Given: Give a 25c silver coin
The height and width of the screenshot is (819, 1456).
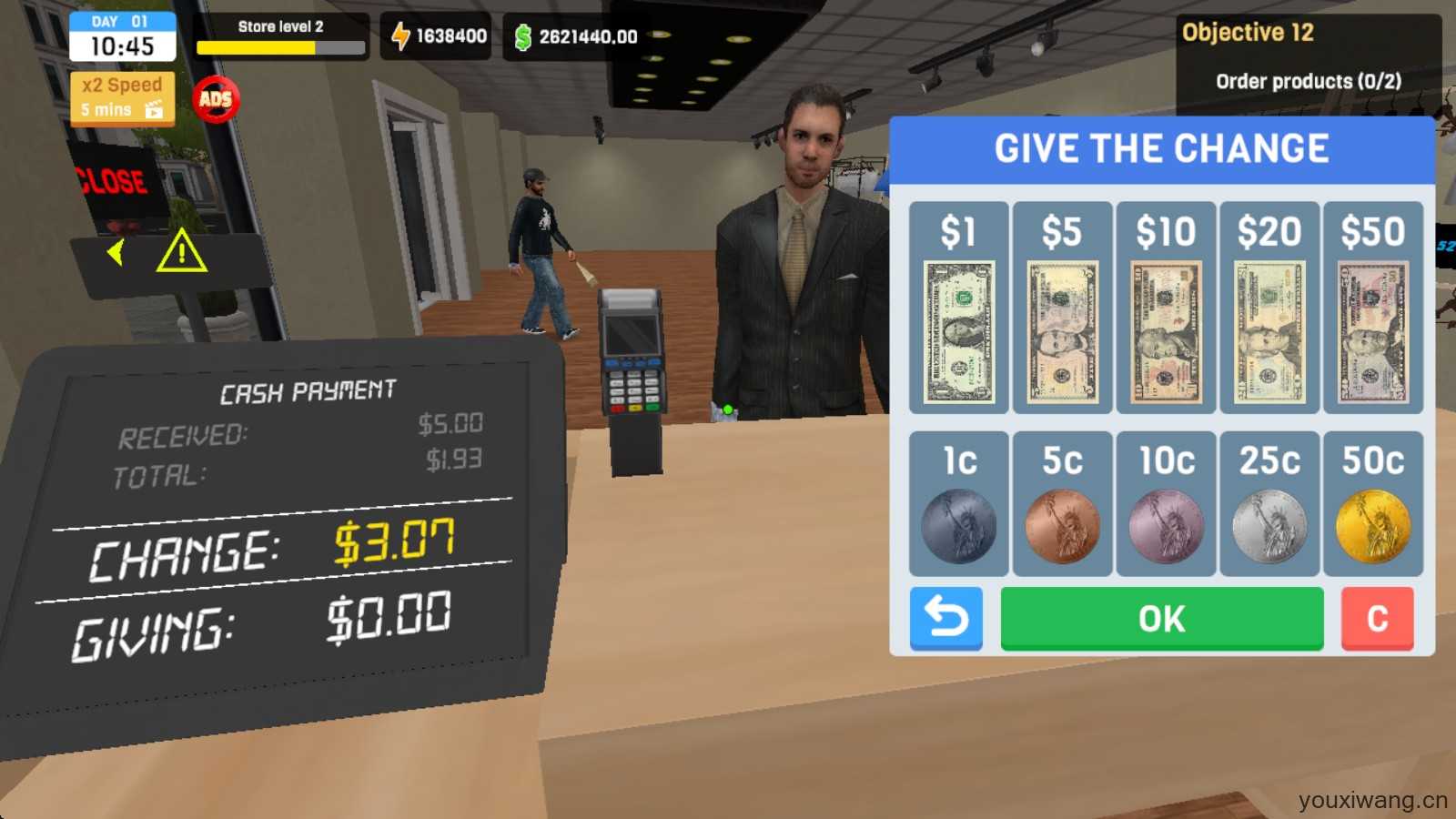Looking at the screenshot, I should [x=1269, y=504].
